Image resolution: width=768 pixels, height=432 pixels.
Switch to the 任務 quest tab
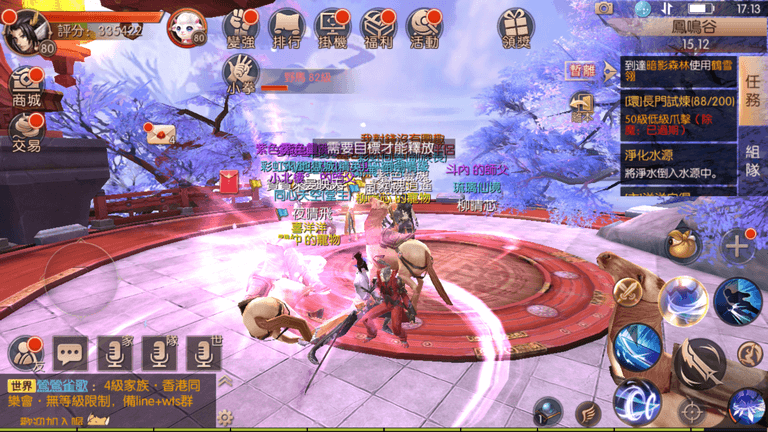click(753, 98)
